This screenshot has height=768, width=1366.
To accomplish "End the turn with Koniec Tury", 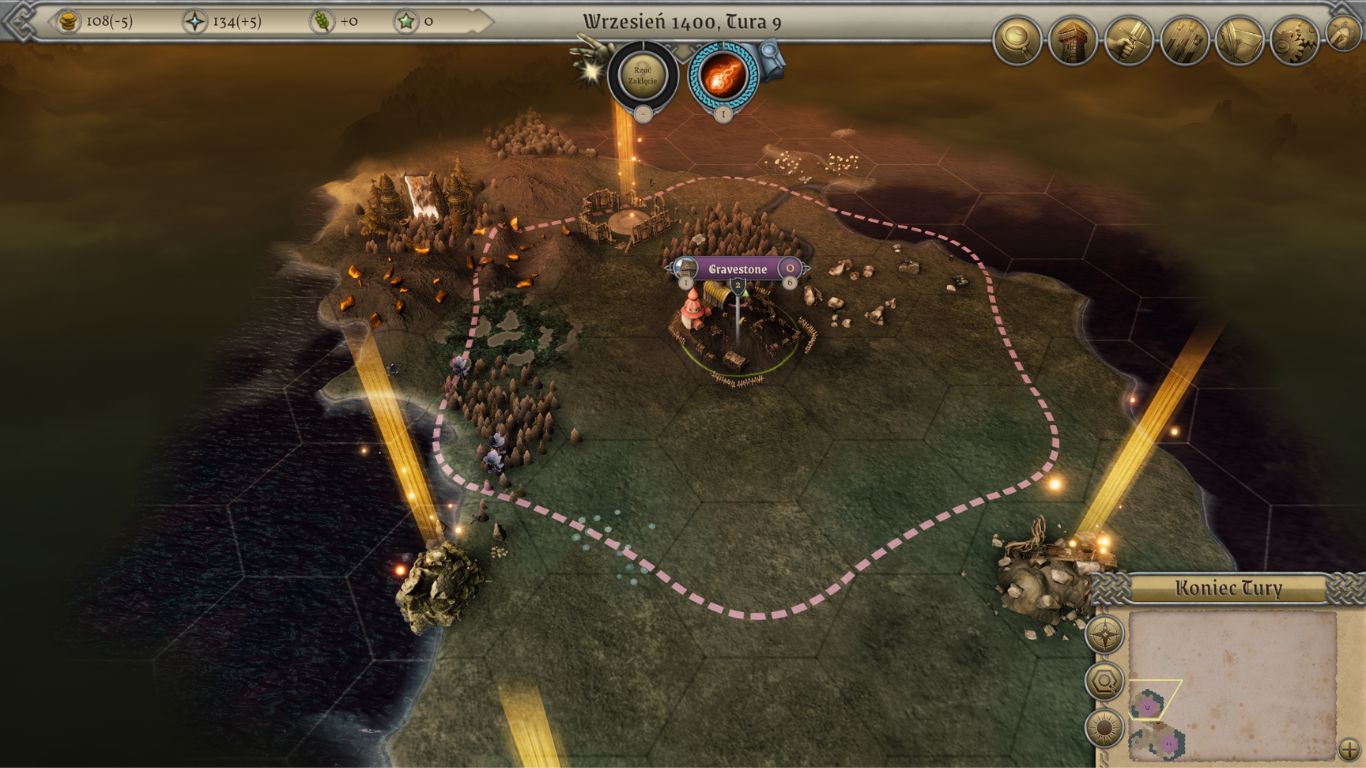I will [1229, 588].
